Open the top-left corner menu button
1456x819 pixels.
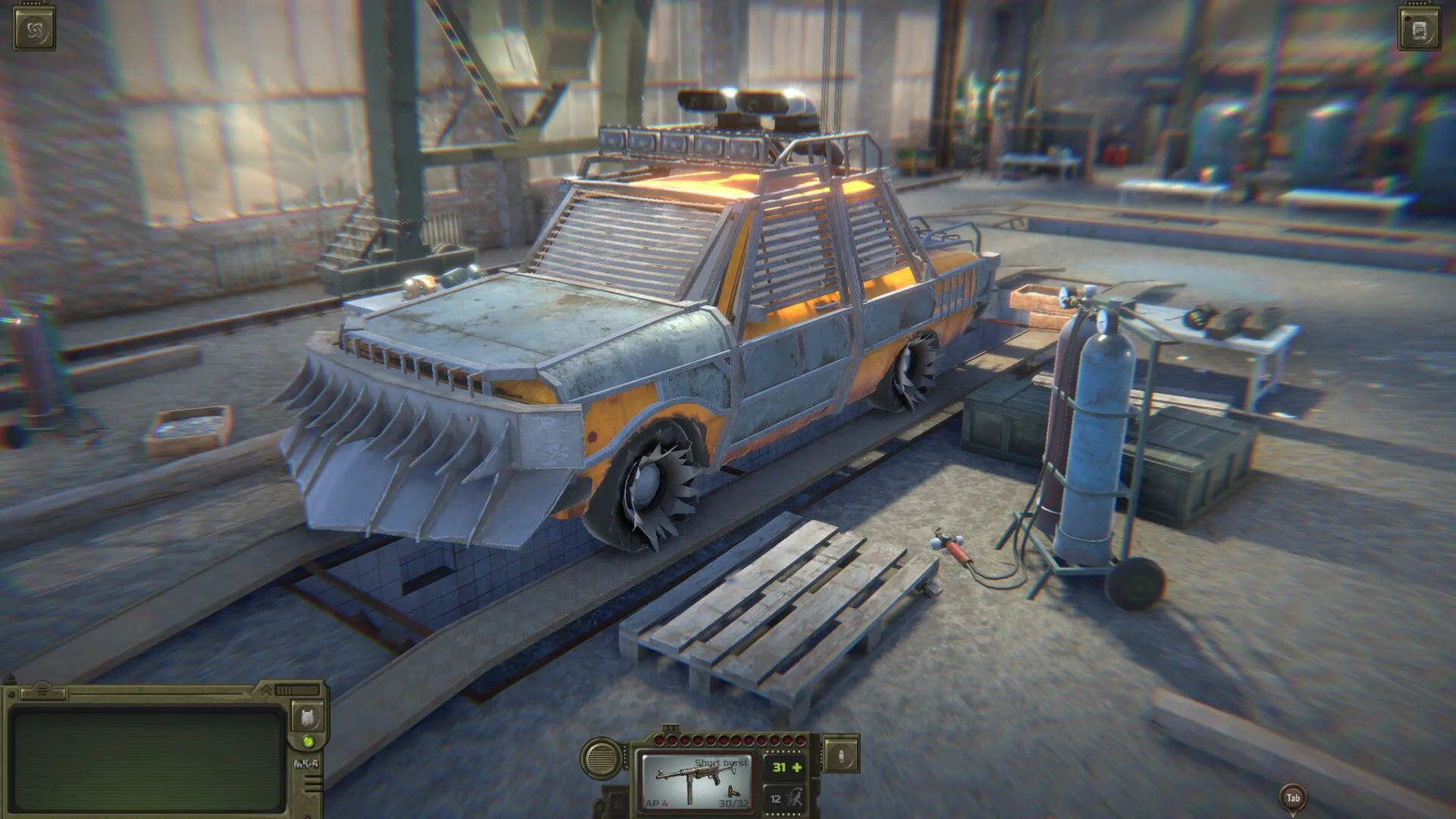point(35,30)
